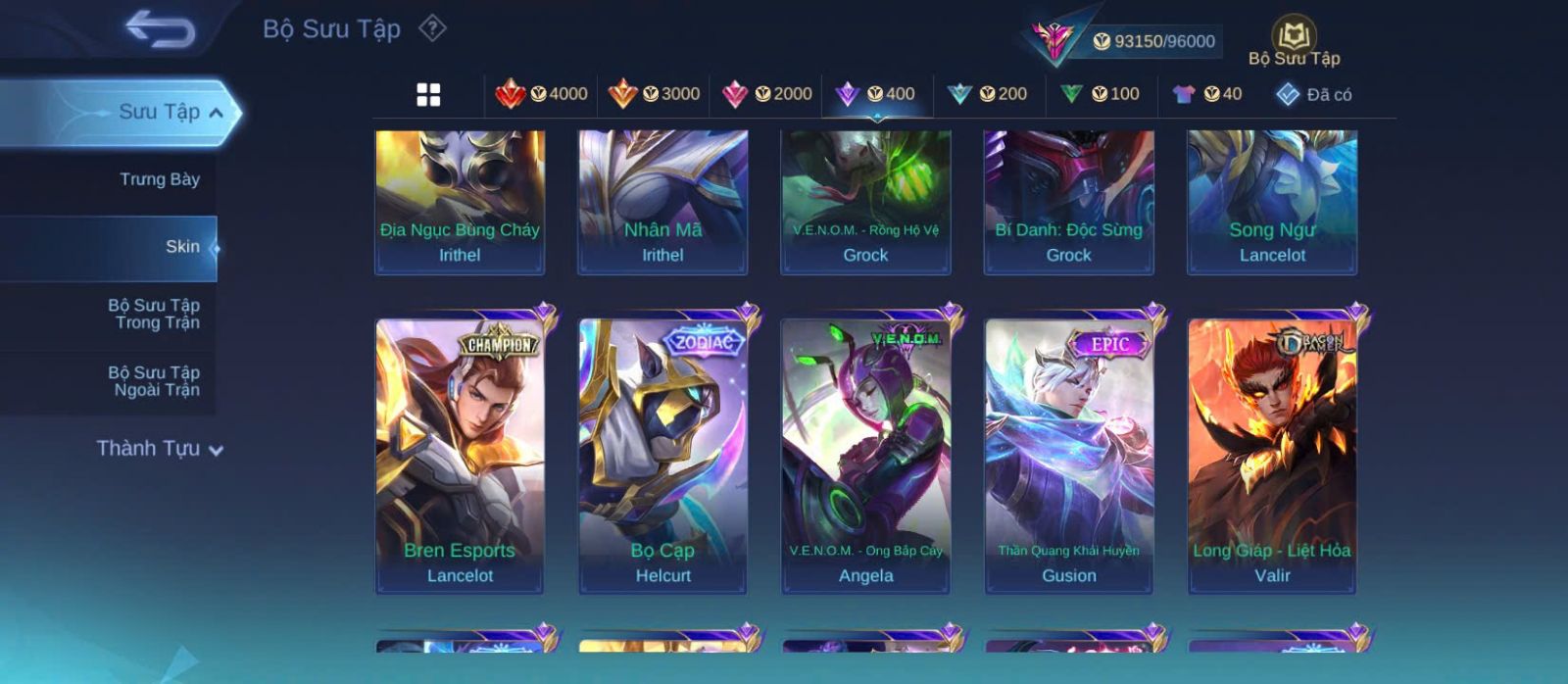
Task: Open Bộ Sưu Tập Trong Trận
Action: pyautogui.click(x=154, y=314)
